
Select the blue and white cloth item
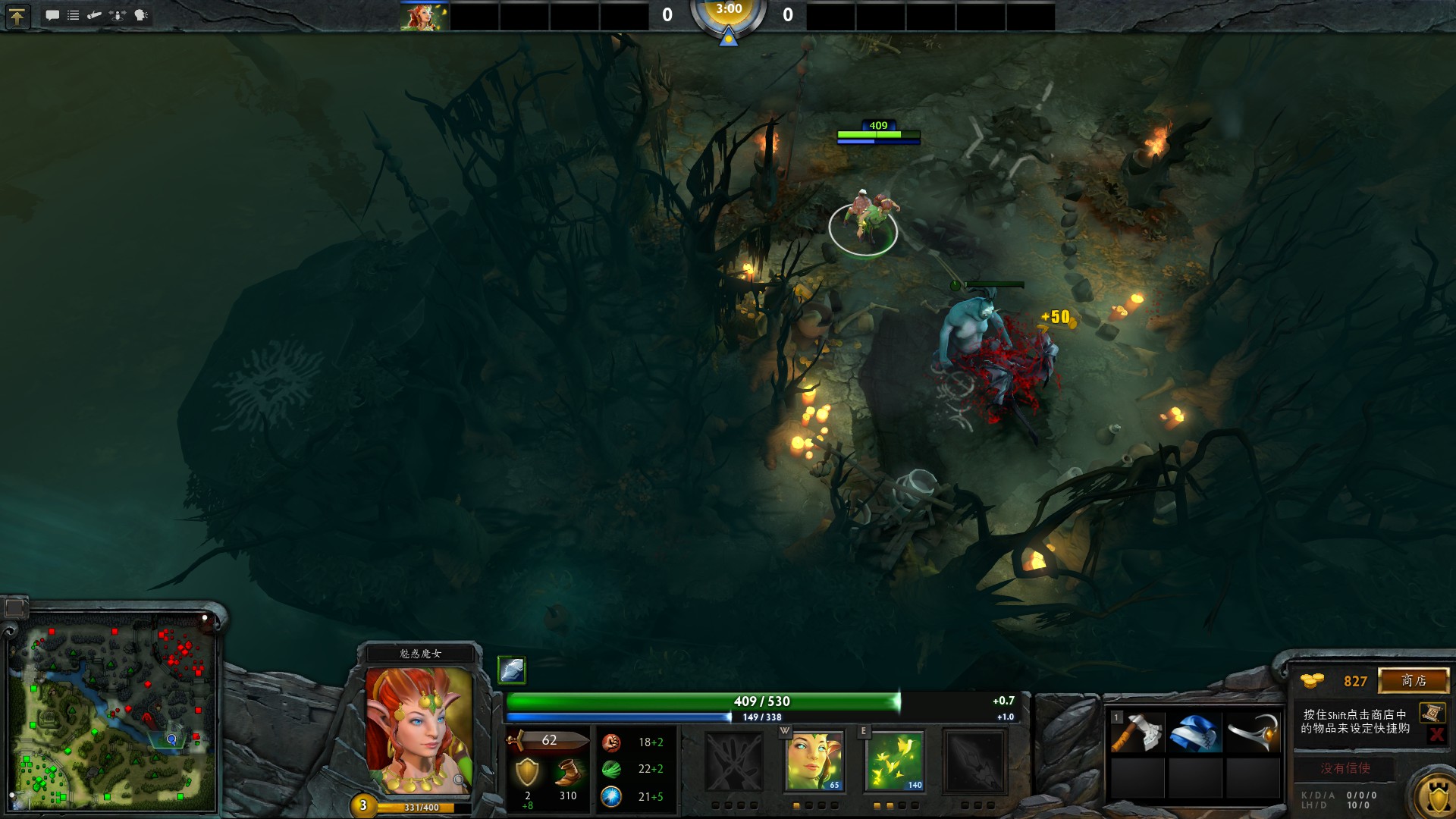tap(1195, 733)
